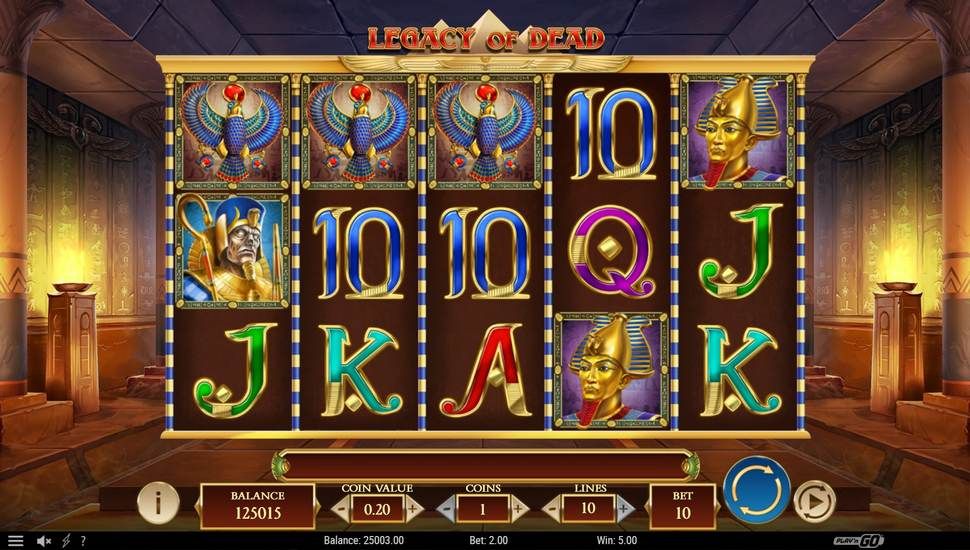
Task: Open the paytable info button
Action: pos(157,501)
